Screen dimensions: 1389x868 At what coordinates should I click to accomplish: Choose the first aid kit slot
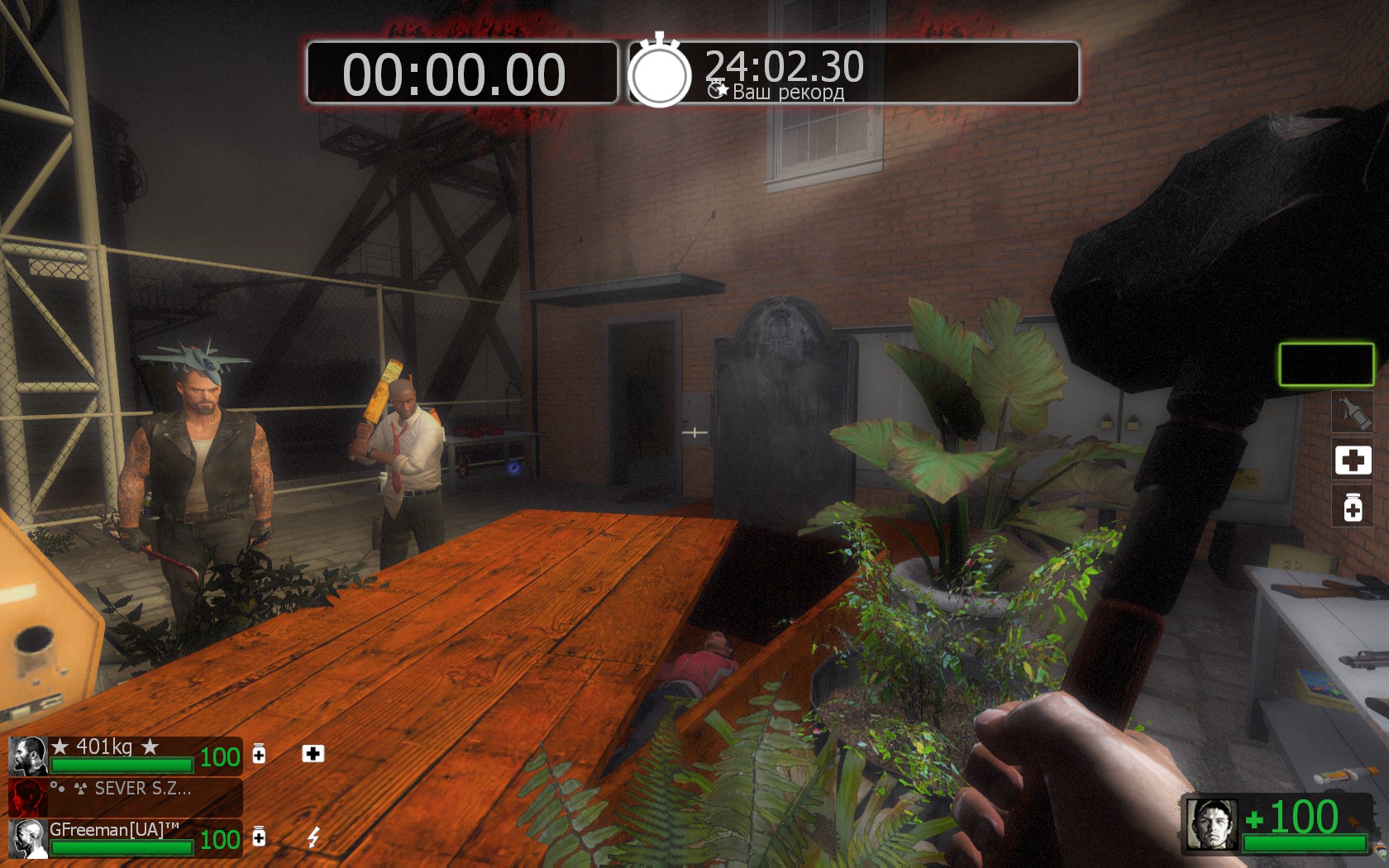(x=1353, y=460)
